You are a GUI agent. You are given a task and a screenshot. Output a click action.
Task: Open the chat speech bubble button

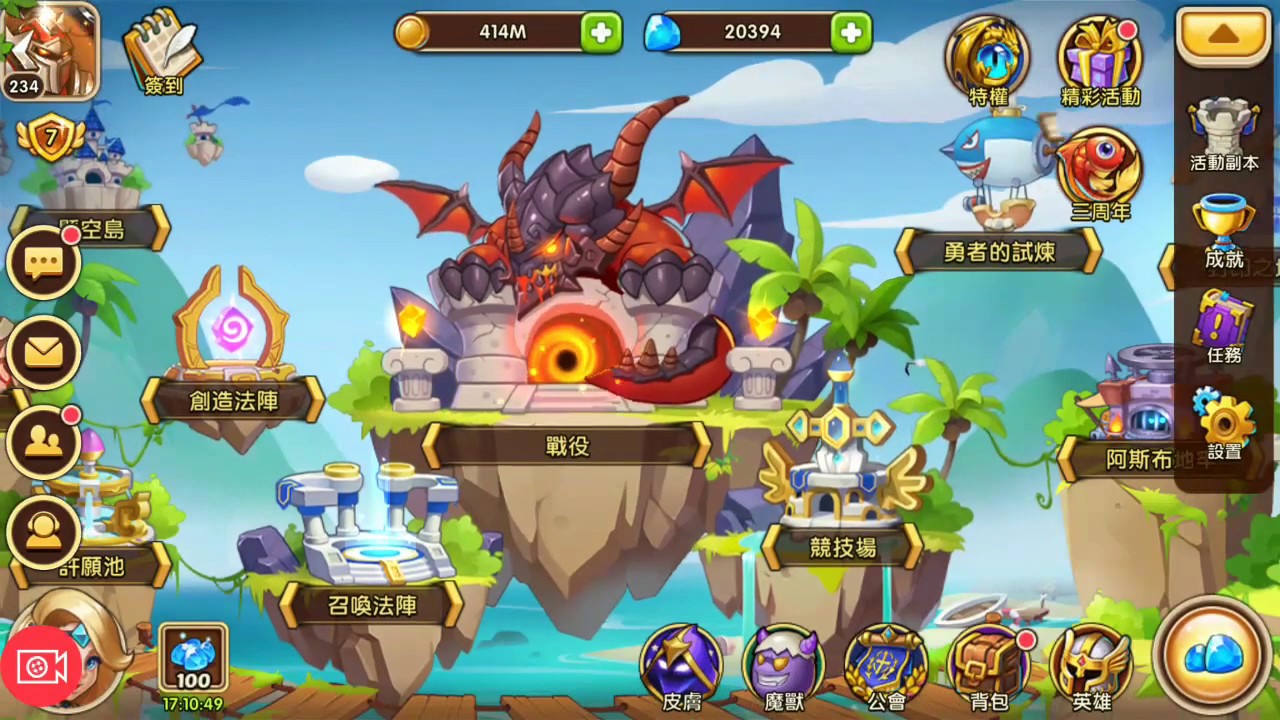point(43,264)
